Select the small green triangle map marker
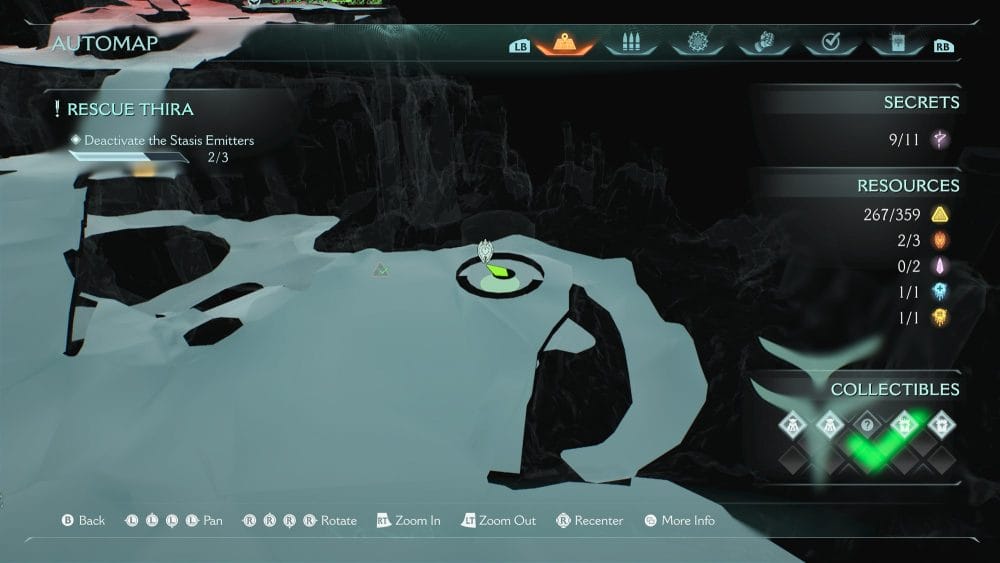The width and height of the screenshot is (1000, 563). tap(380, 269)
